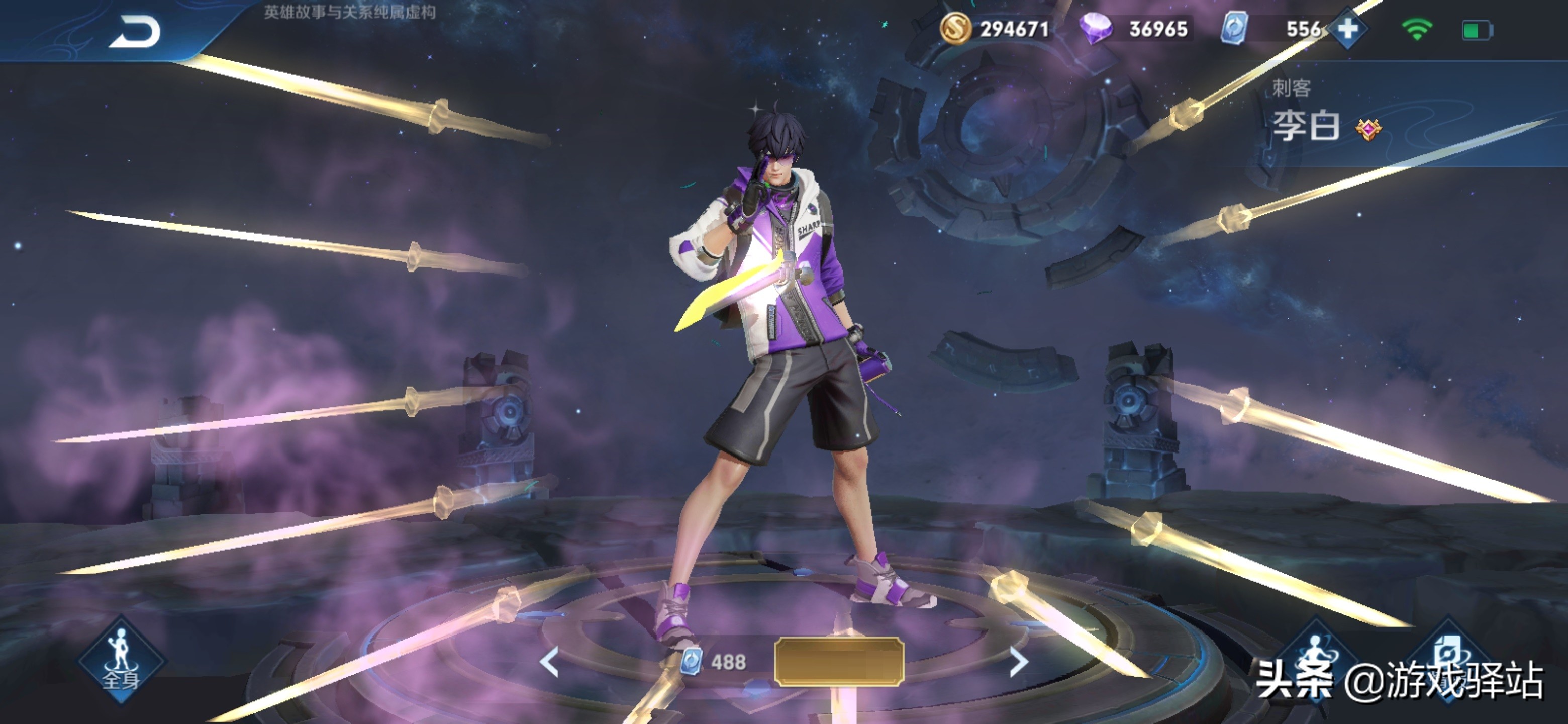Tap the gem badge beside 李白
The image size is (1568, 724).
[x=1368, y=129]
